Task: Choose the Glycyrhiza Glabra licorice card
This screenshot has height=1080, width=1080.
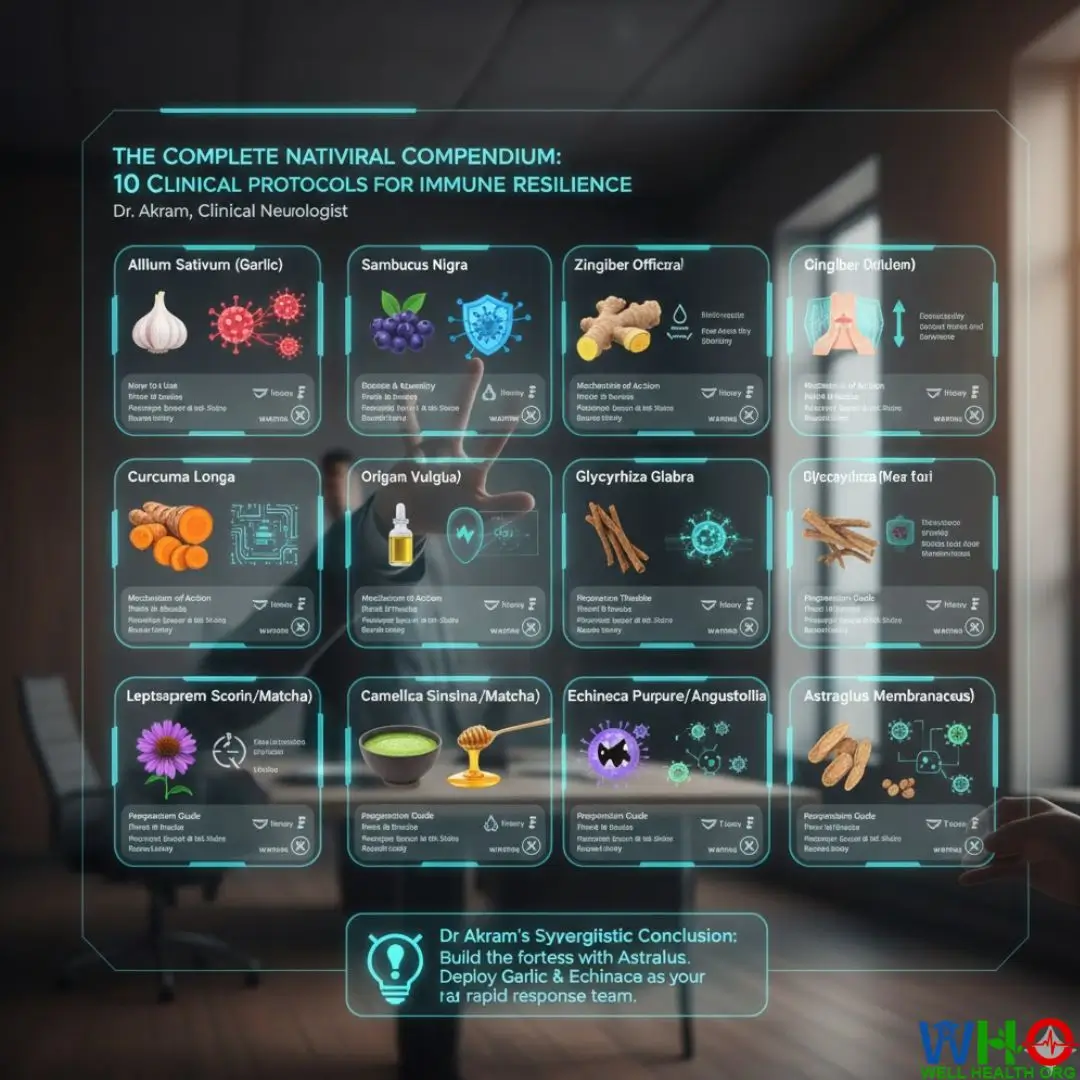Action: tap(665, 553)
